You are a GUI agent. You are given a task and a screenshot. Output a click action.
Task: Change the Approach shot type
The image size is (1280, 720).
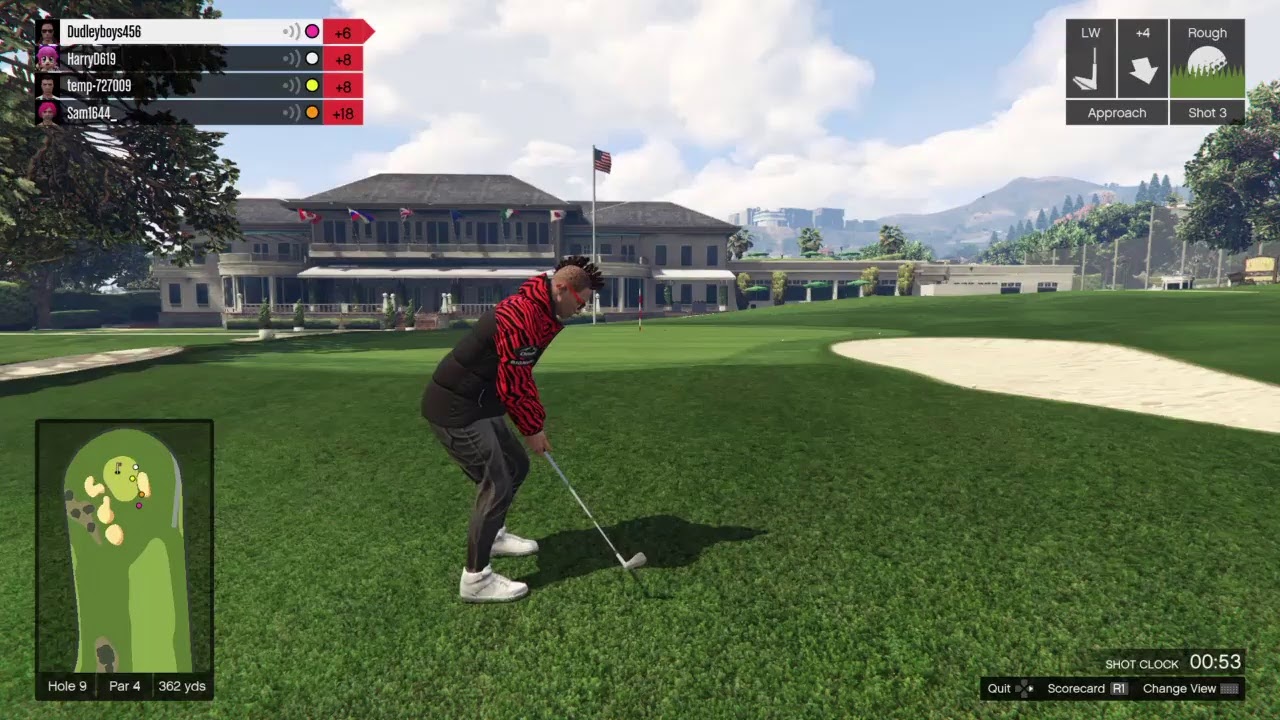pos(1116,113)
